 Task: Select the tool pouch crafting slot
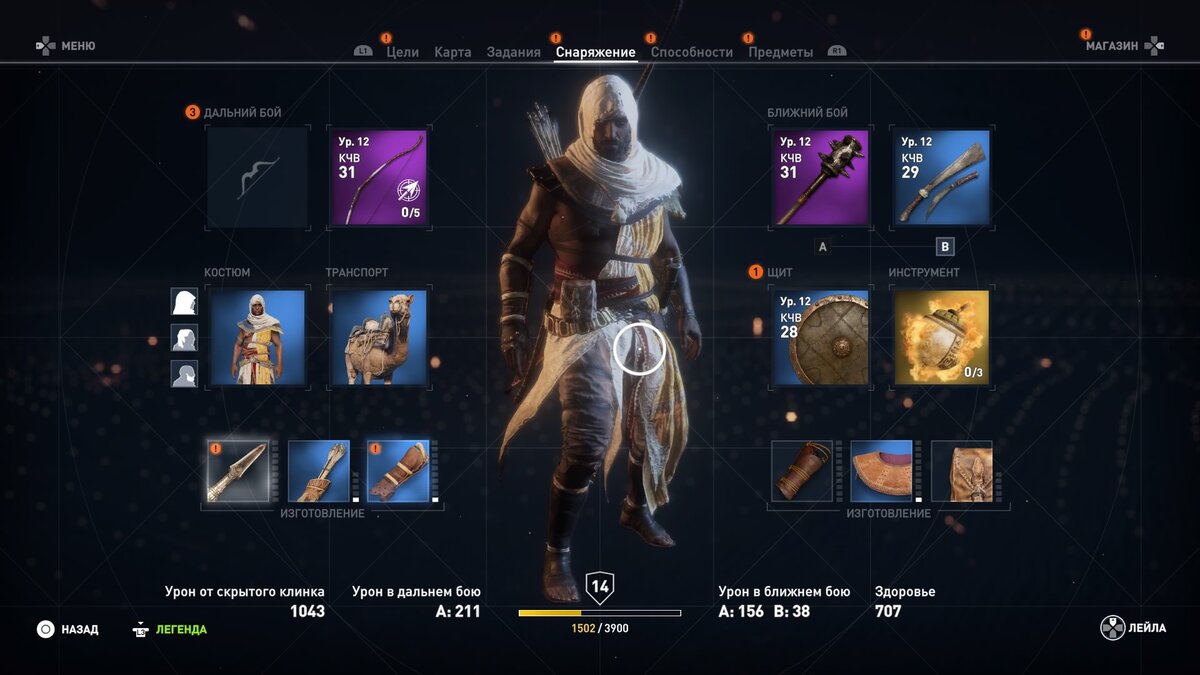click(962, 471)
